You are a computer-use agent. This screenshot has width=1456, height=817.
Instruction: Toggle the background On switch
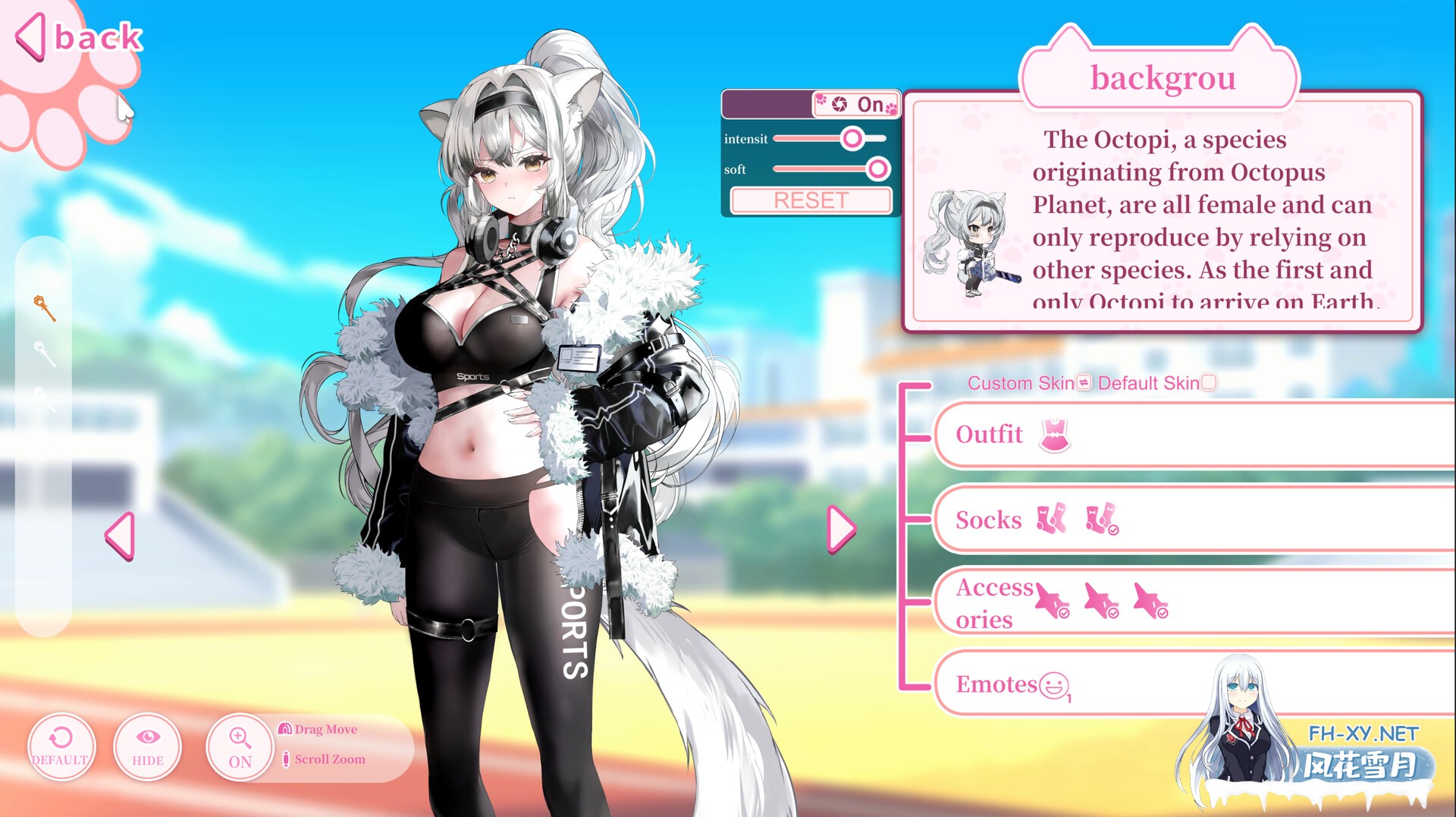(853, 105)
